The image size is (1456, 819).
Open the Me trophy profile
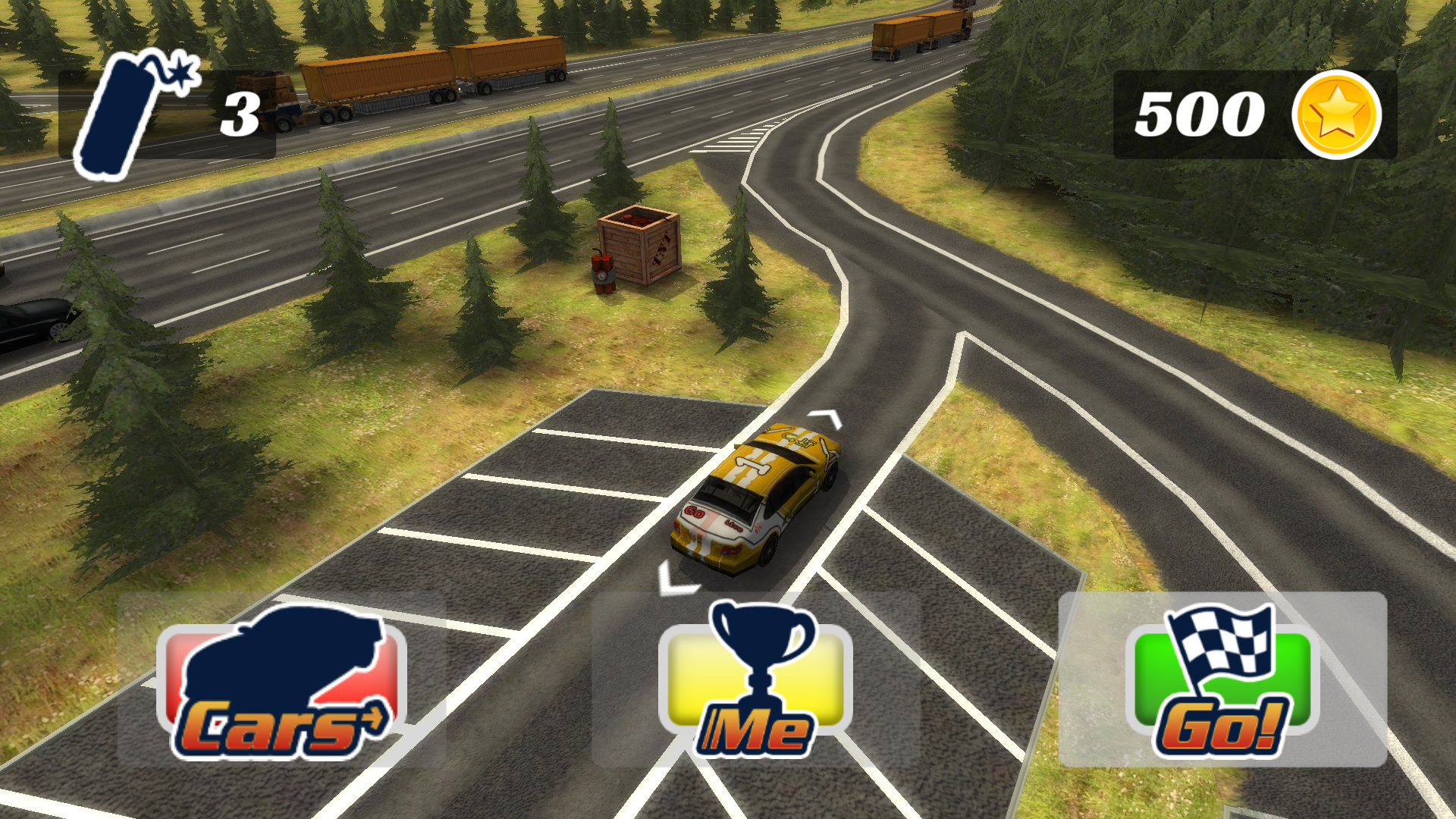(x=755, y=680)
